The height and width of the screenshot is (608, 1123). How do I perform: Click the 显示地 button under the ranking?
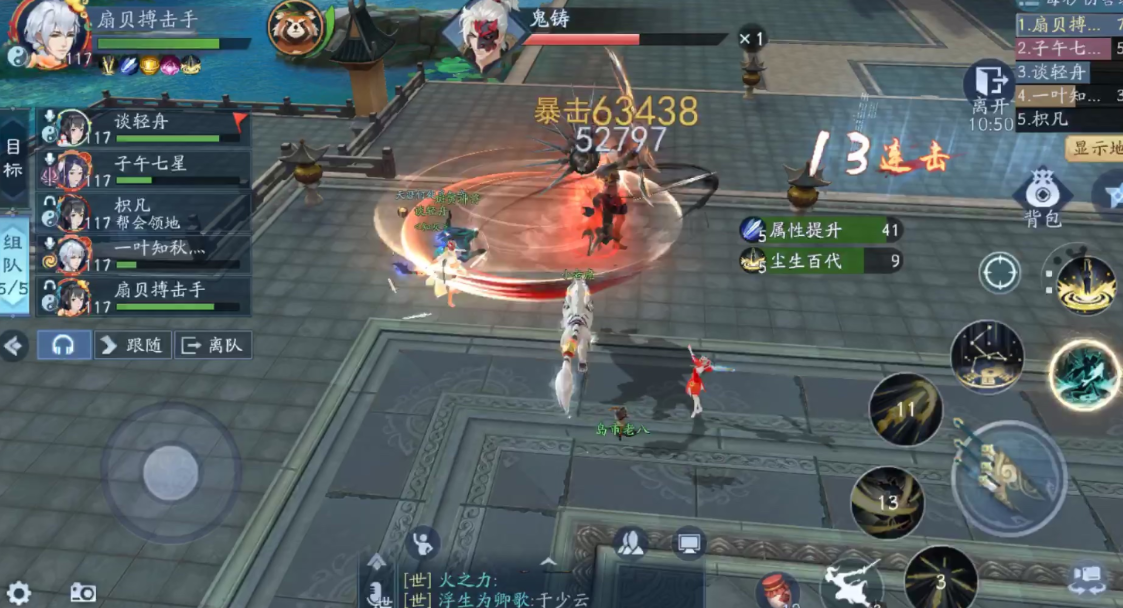point(1094,149)
